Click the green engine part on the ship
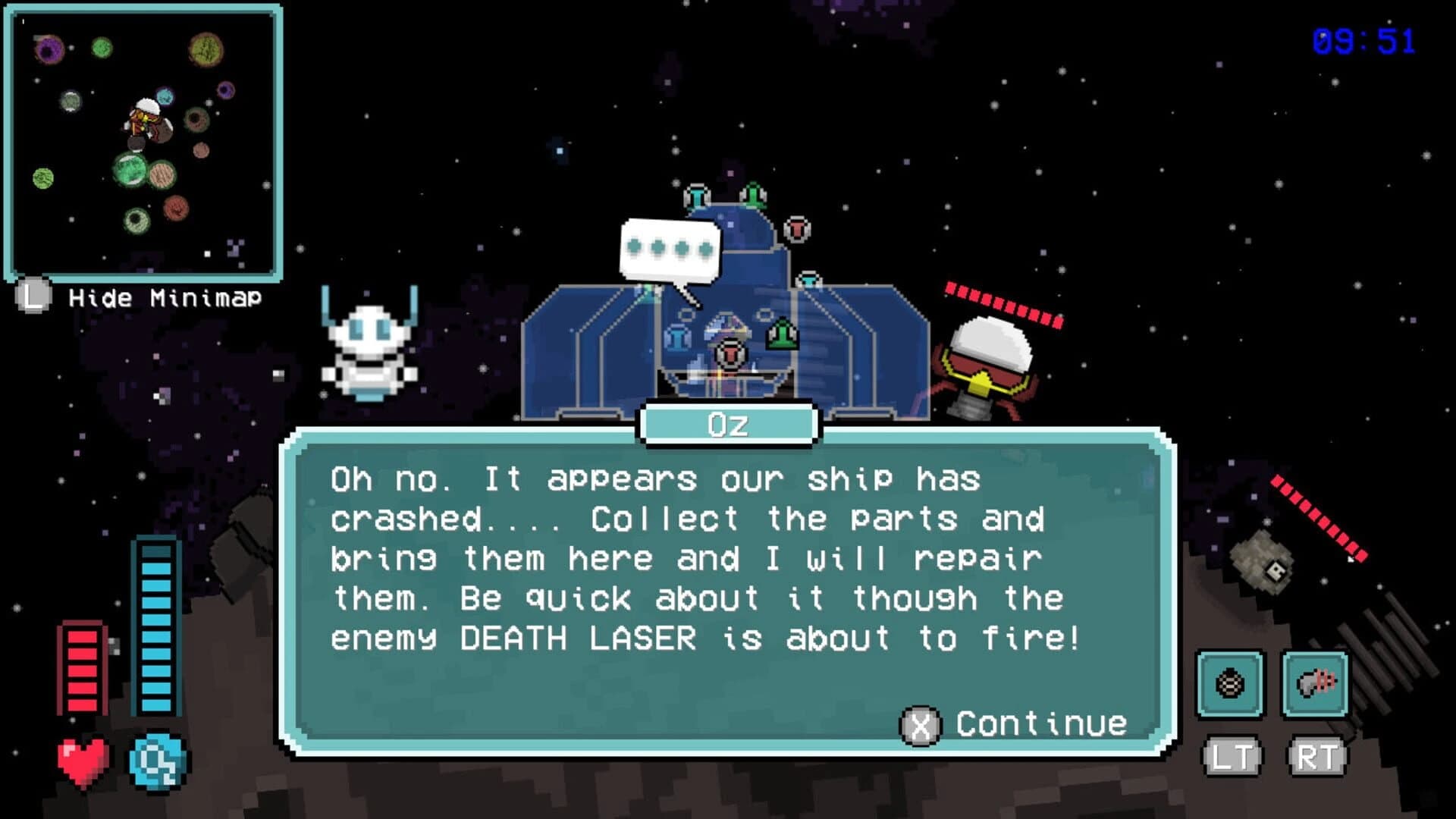Image resolution: width=1456 pixels, height=819 pixels. click(783, 334)
